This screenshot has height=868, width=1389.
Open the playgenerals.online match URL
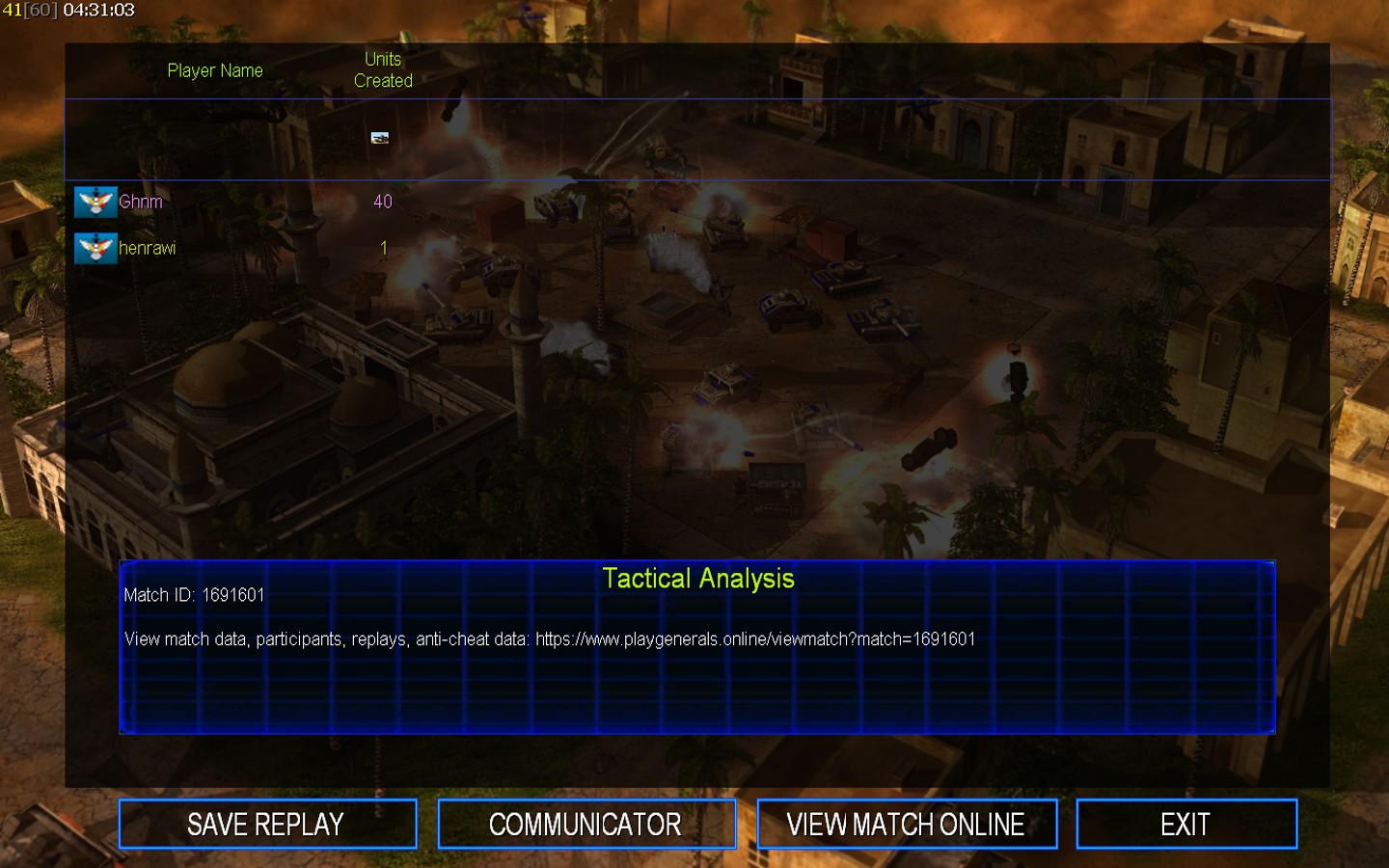(754, 639)
